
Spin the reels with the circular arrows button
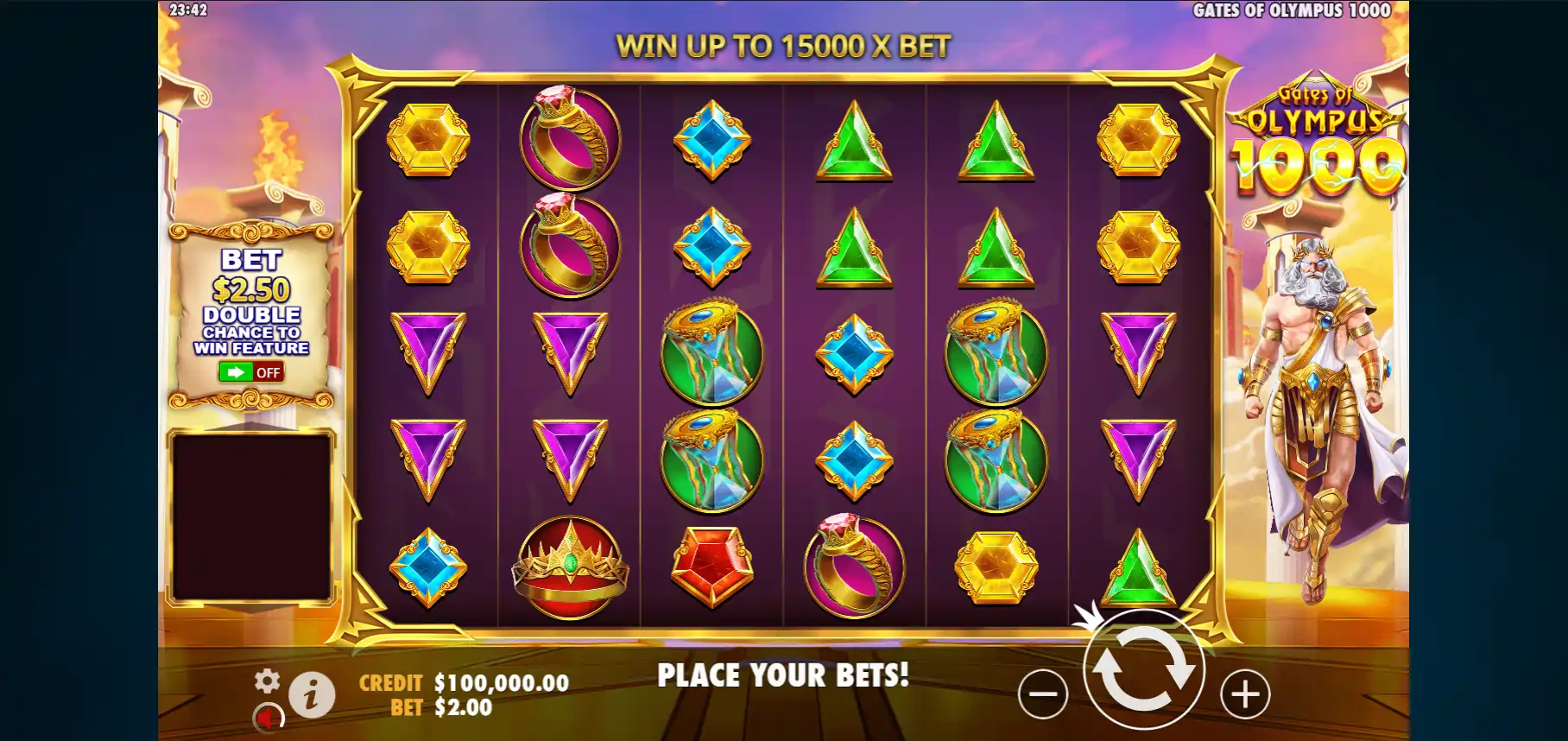coord(1143,669)
